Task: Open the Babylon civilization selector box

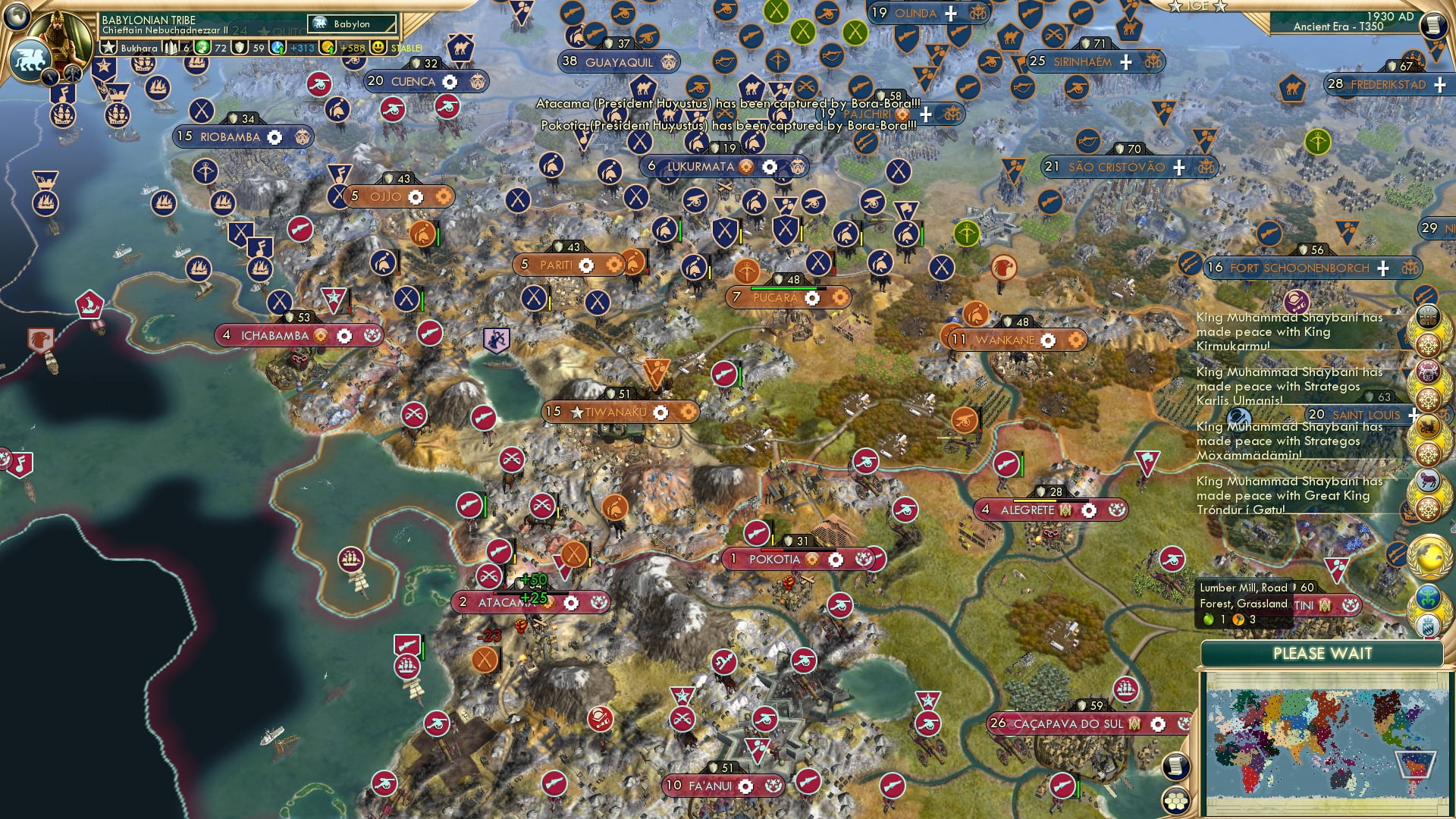Action: pos(352,24)
